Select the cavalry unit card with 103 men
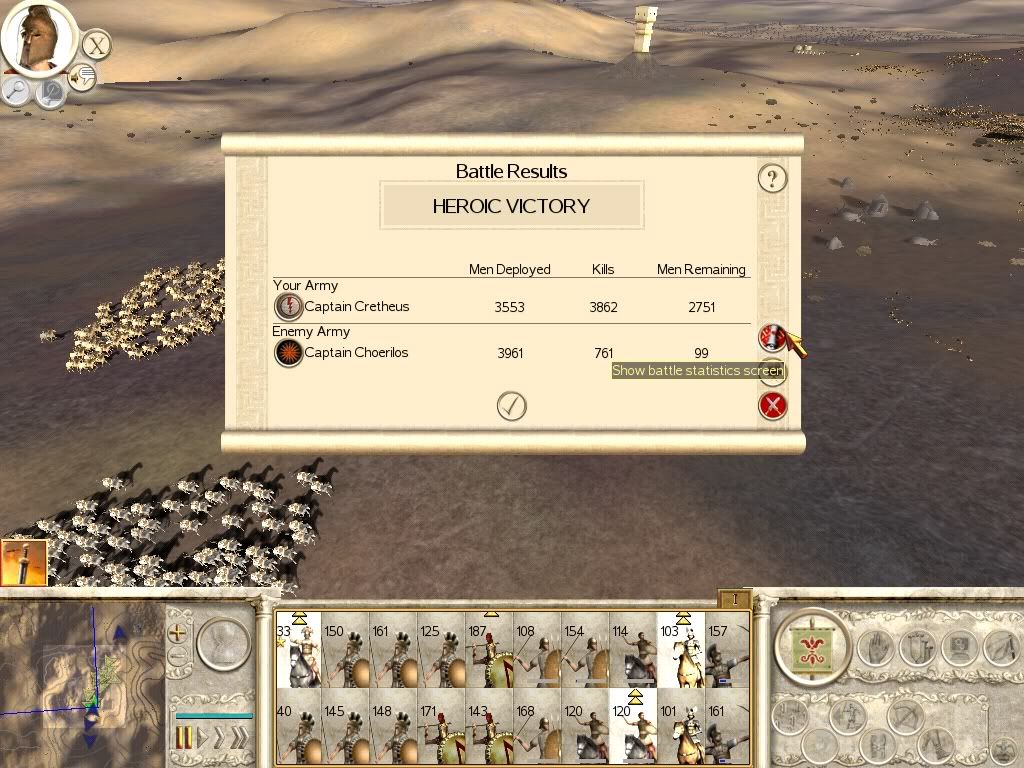 681,651
